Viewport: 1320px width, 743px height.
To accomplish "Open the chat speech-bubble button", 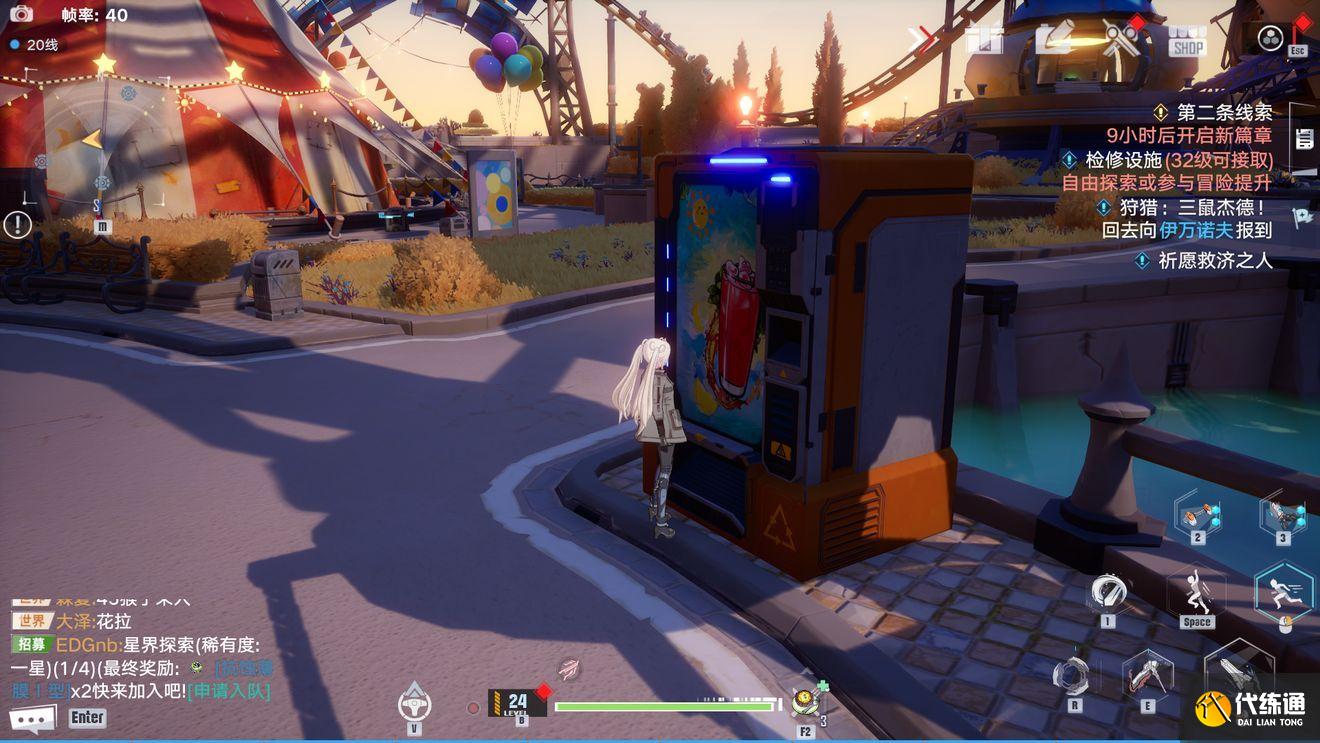I will pyautogui.click(x=32, y=718).
